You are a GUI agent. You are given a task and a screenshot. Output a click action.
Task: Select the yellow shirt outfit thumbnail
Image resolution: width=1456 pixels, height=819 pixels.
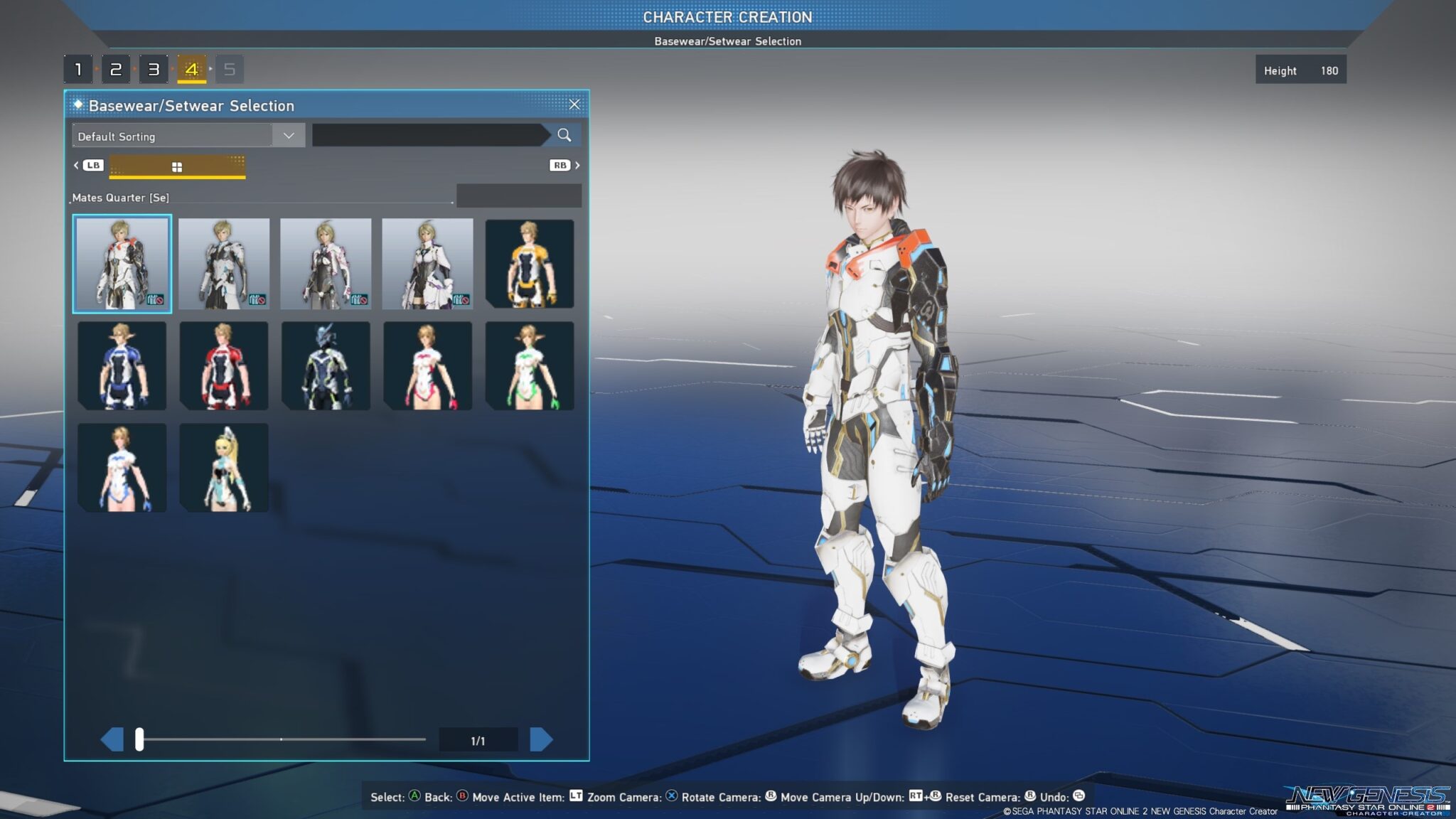click(529, 264)
